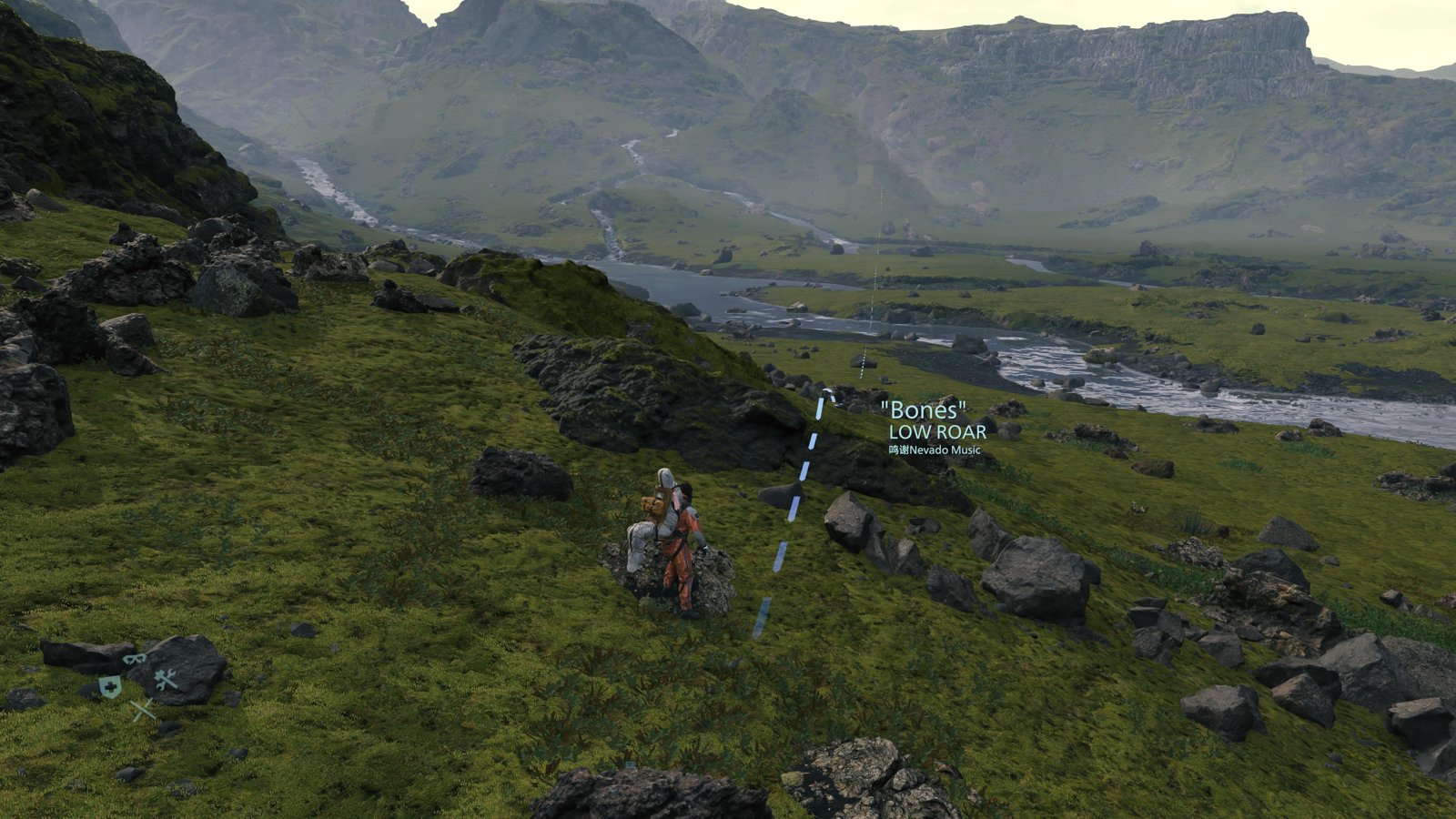Choose the hammer and wrench tools icon
The height and width of the screenshot is (819, 1456).
[x=166, y=679]
